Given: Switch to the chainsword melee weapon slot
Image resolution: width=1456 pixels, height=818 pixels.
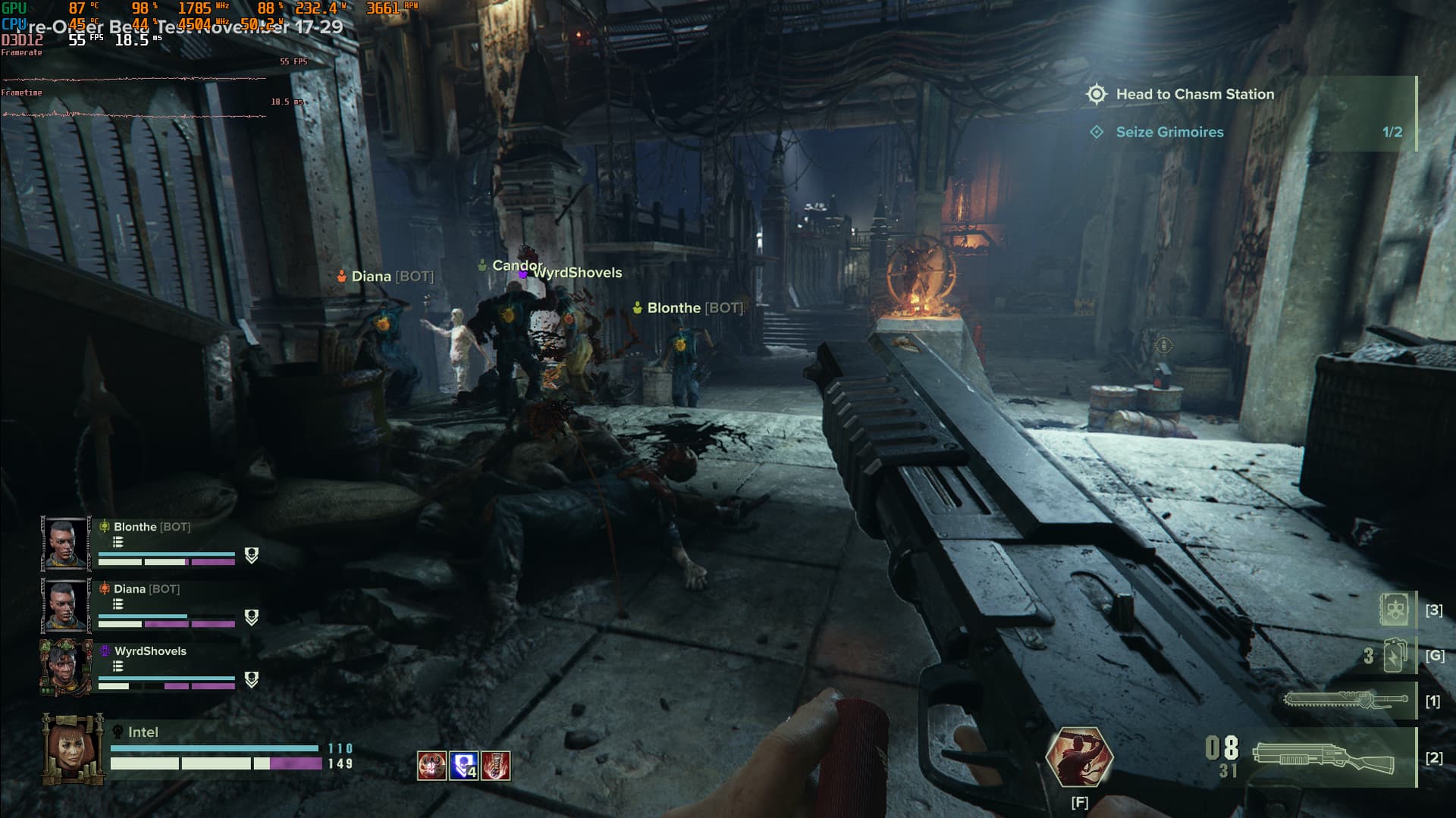Looking at the screenshot, I should 1343,700.
